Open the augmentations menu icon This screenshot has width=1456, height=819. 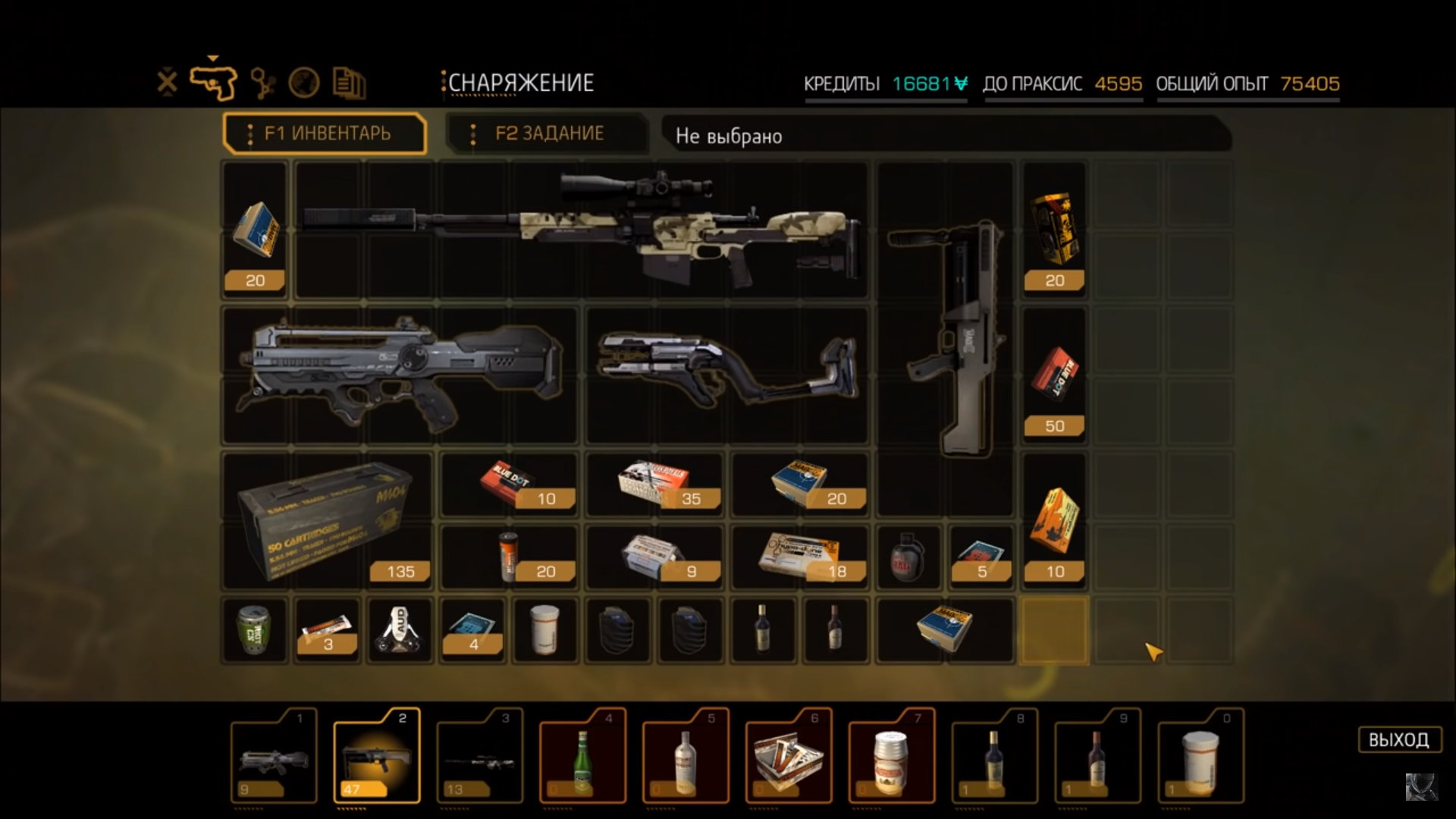262,83
